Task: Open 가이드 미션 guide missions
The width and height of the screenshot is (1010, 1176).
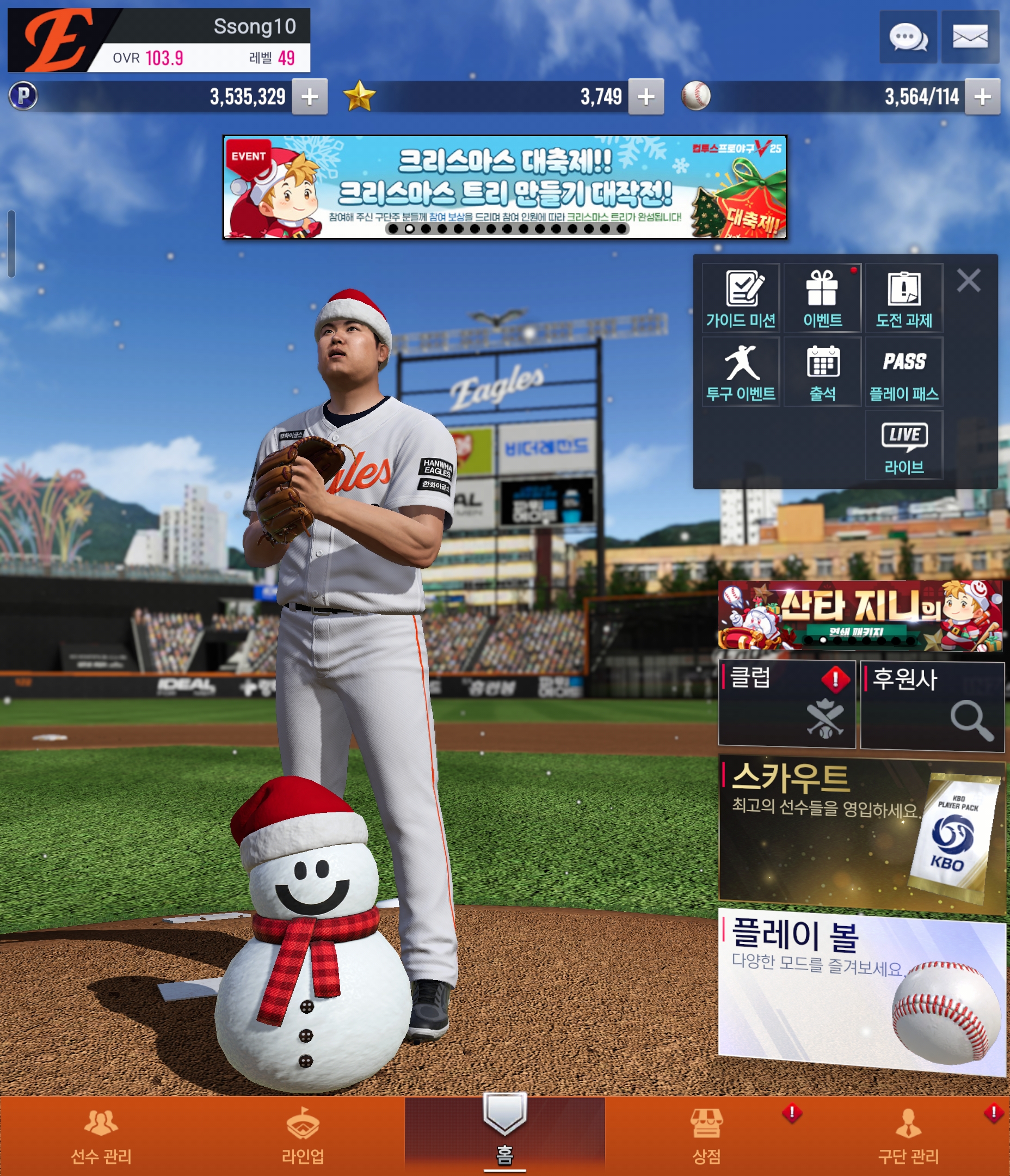Action: 741,298
